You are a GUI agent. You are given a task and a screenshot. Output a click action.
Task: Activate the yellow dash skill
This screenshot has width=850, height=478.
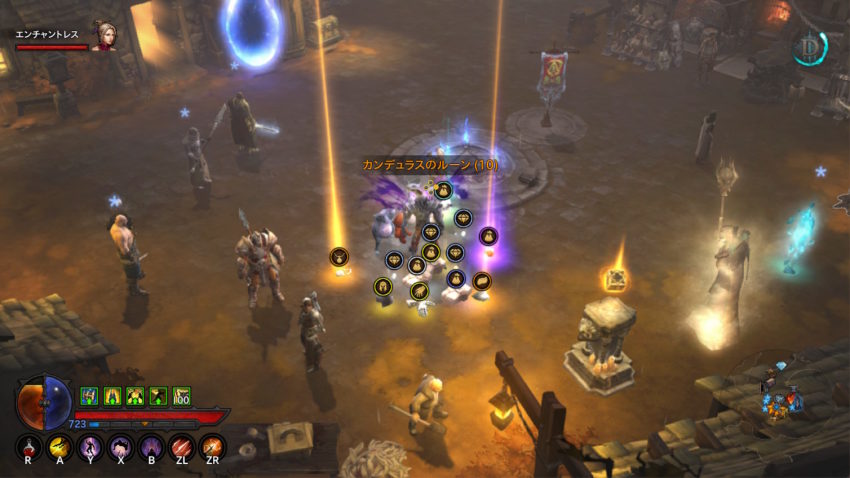tap(59, 447)
